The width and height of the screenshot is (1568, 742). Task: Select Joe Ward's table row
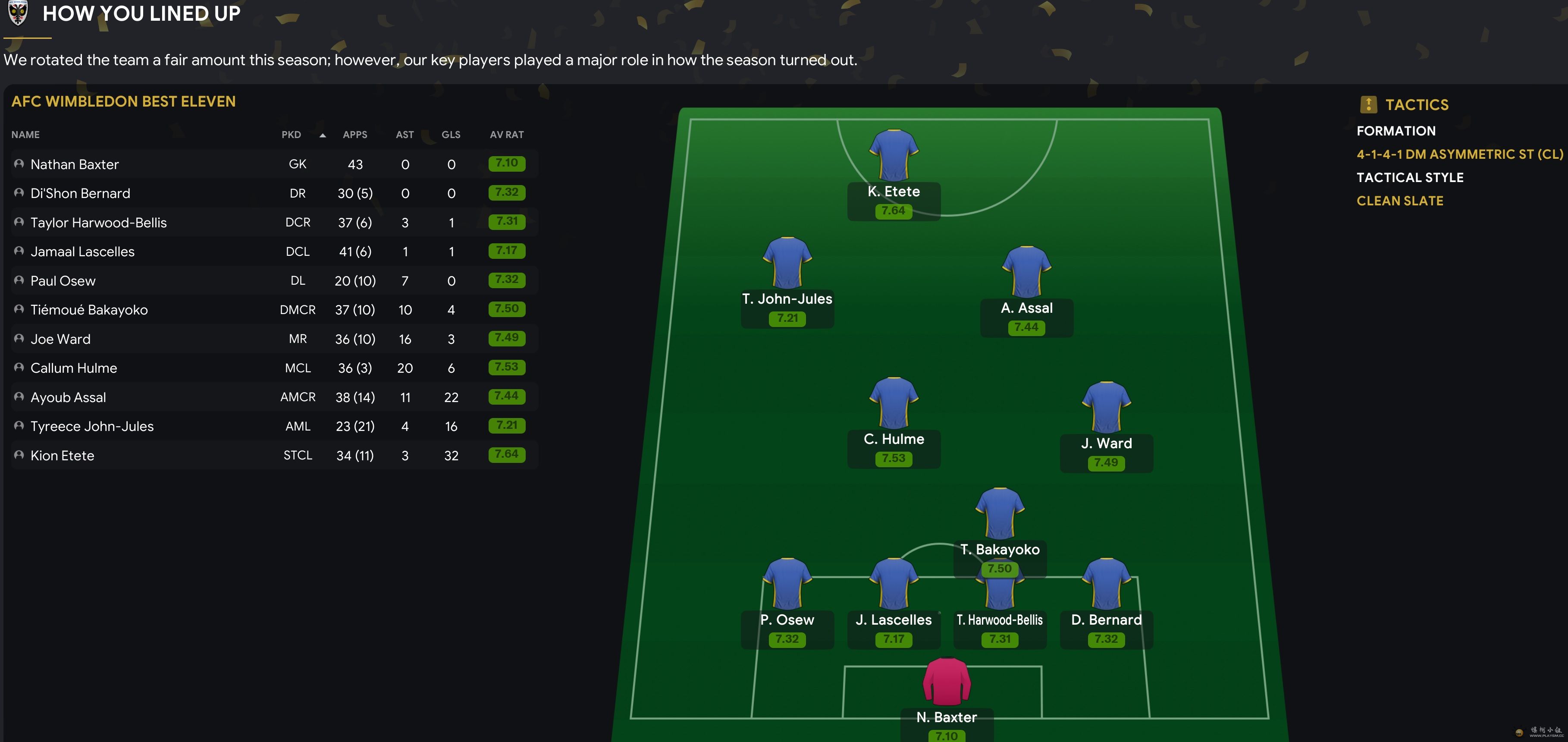coord(61,339)
